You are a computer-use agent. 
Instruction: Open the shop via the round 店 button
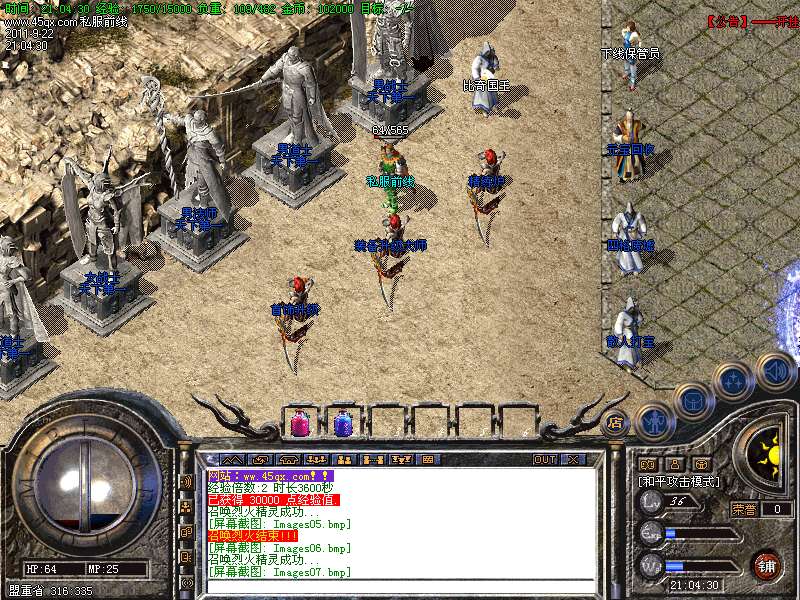pyautogui.click(x=616, y=422)
